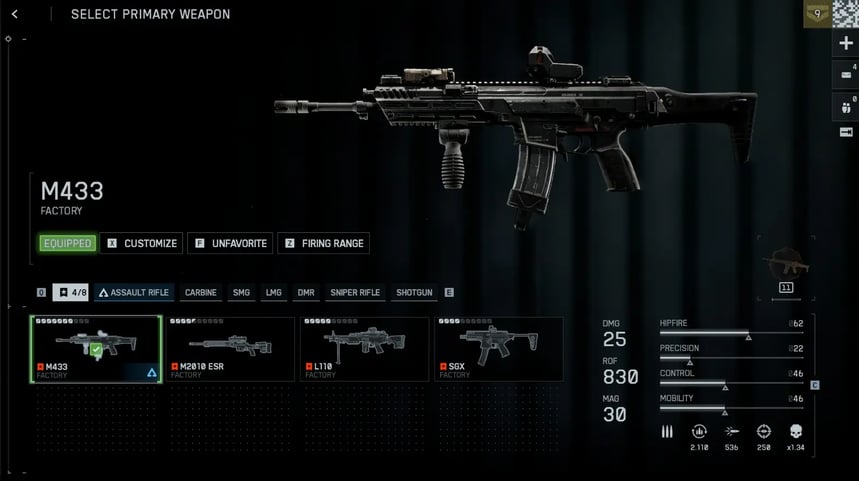859x481 pixels.
Task: Open the weapon preview thumbnail beside the stats
Action: (785, 263)
